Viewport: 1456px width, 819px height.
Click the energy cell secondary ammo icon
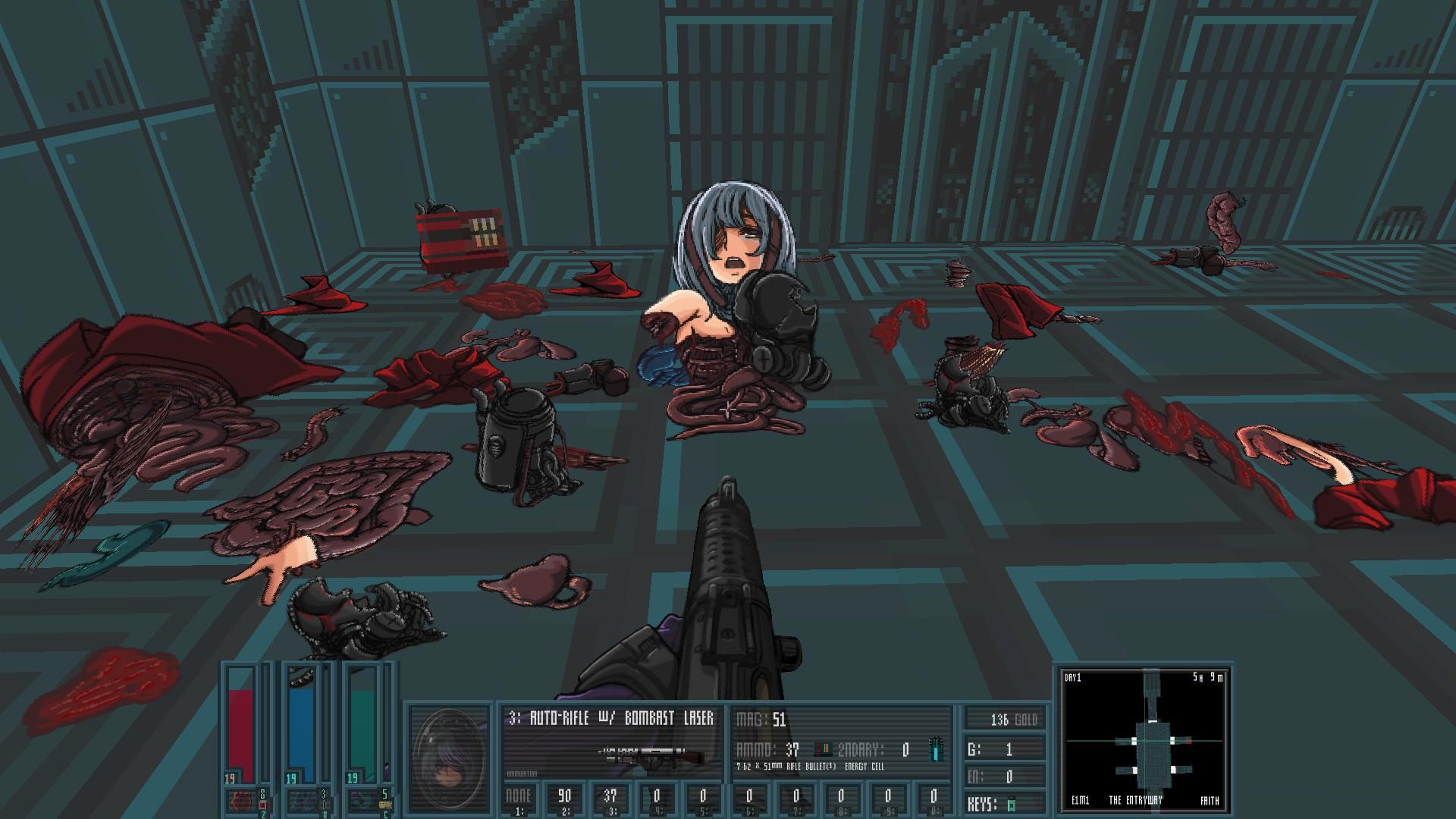point(937,750)
